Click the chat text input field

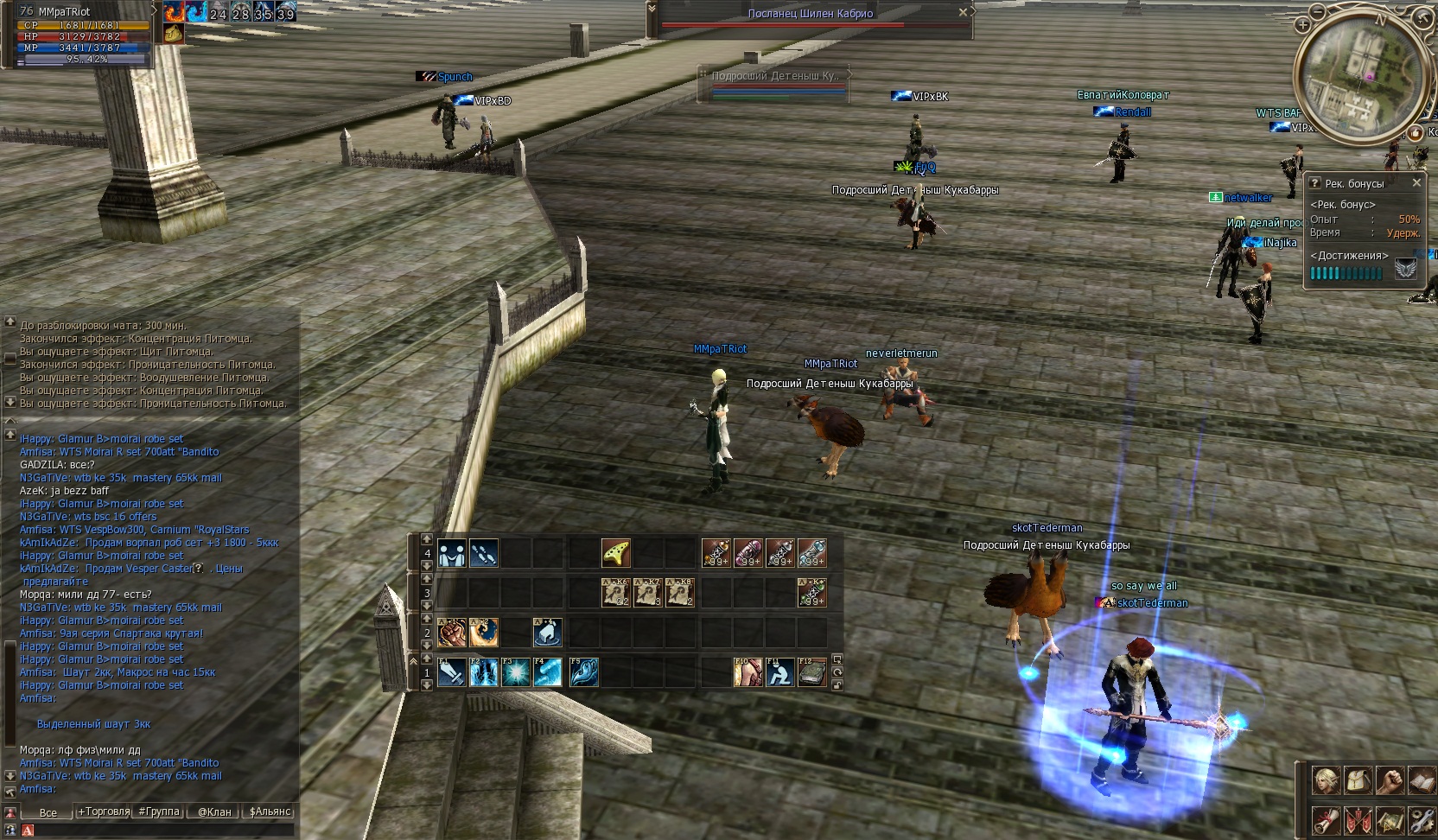(160, 830)
